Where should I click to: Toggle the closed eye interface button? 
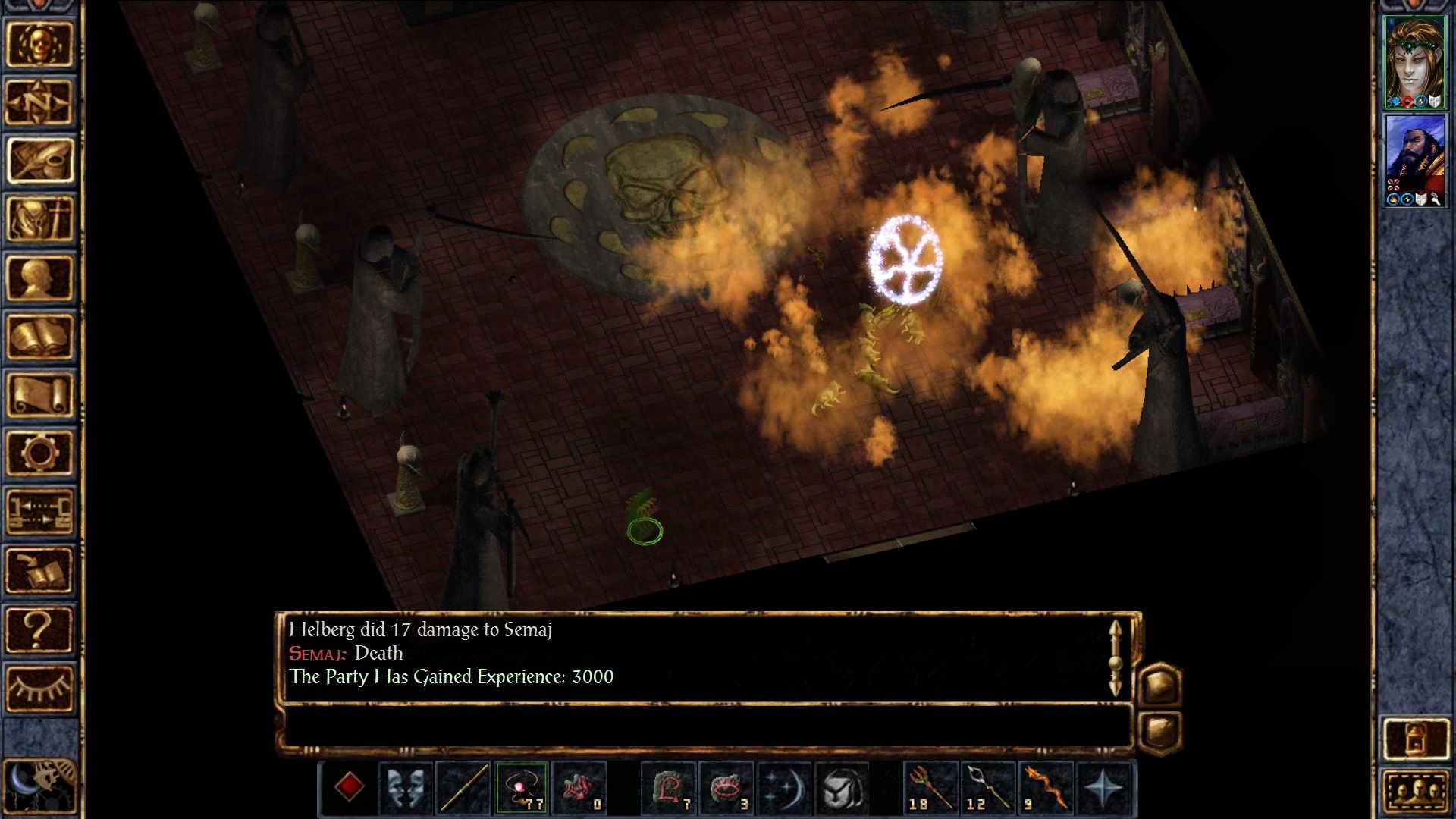pos(39,689)
